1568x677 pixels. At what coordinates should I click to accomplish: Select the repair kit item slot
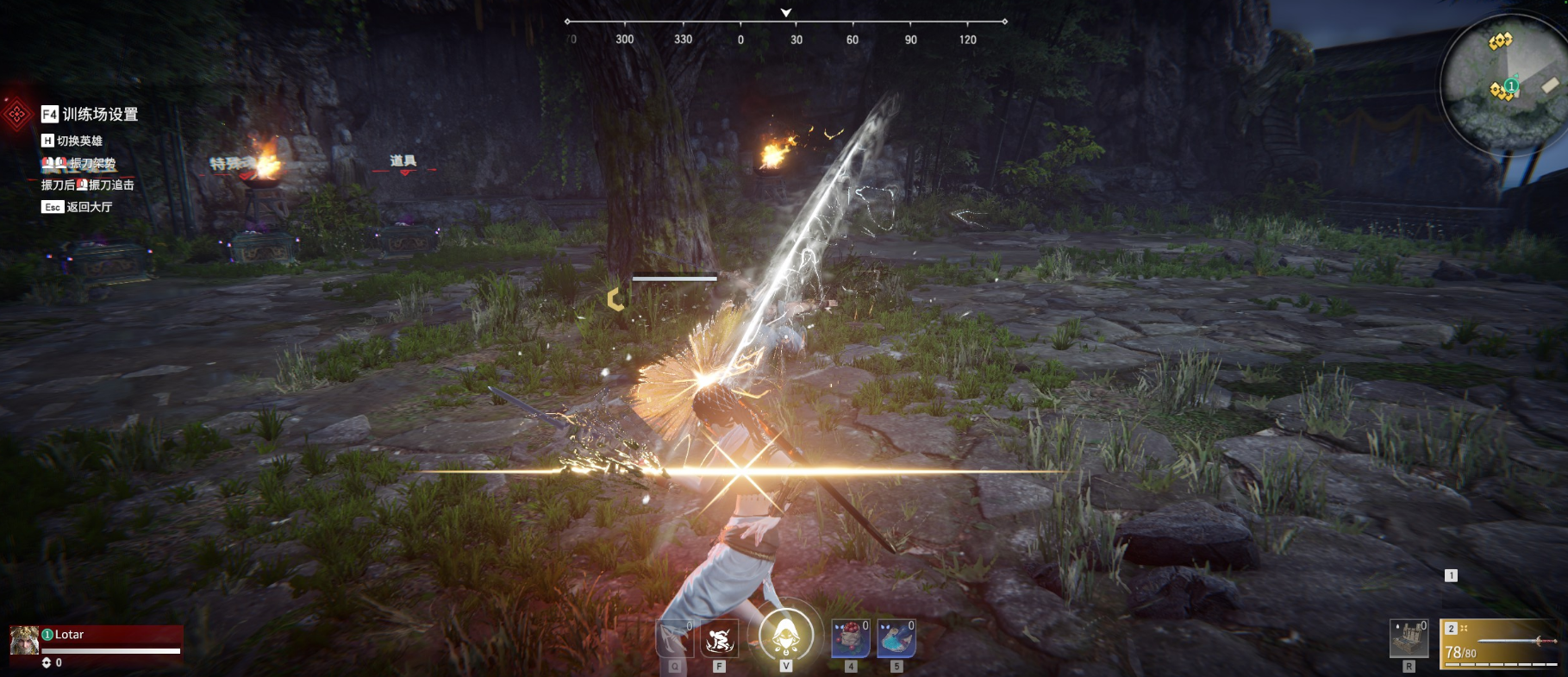click(1409, 640)
